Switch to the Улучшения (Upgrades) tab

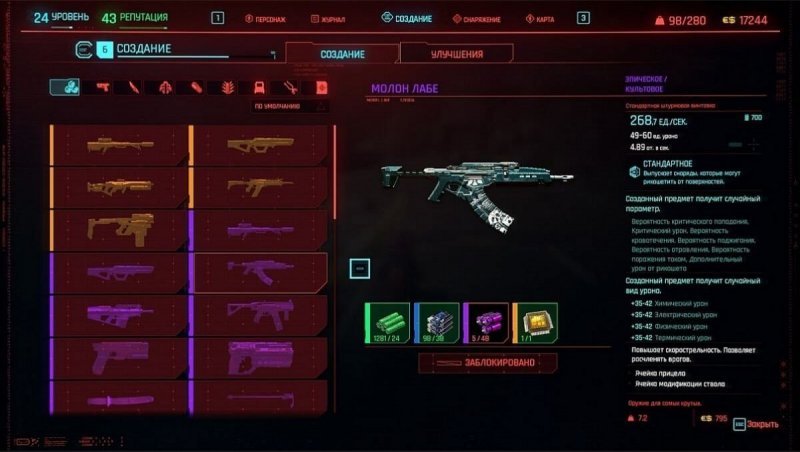(x=456, y=54)
